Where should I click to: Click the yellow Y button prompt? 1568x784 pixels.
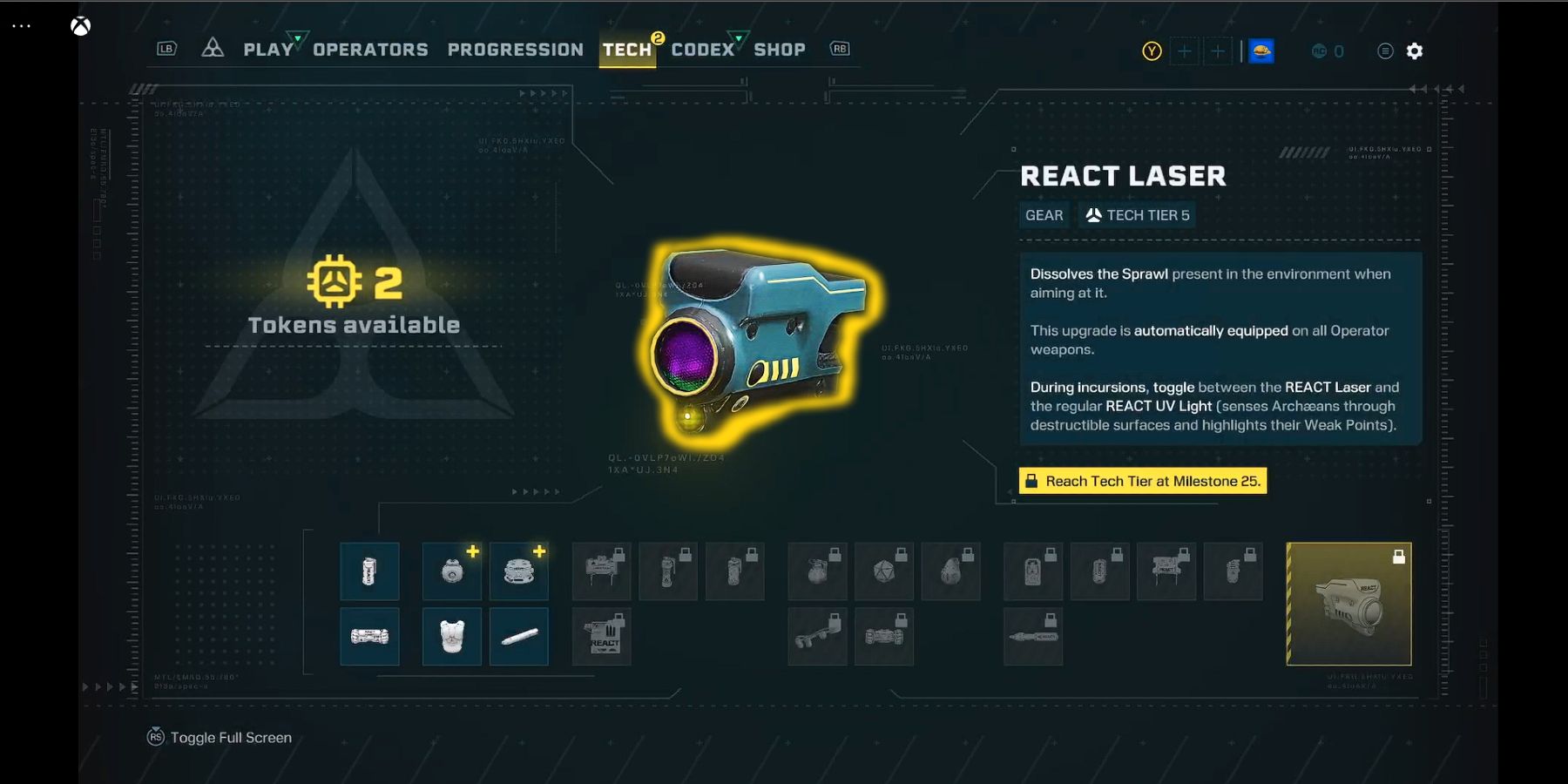point(1152,51)
